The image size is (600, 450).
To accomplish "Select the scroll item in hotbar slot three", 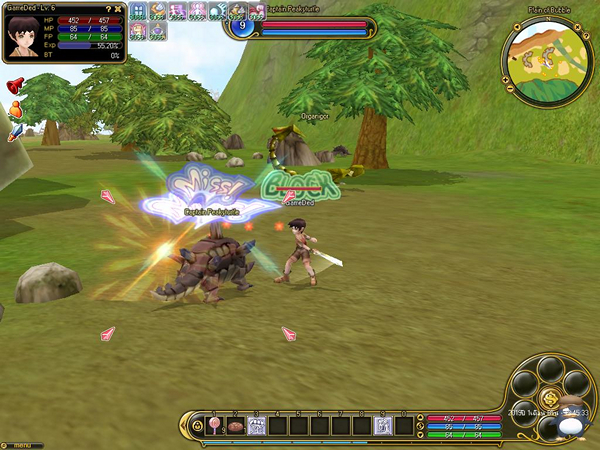I will coord(256,426).
